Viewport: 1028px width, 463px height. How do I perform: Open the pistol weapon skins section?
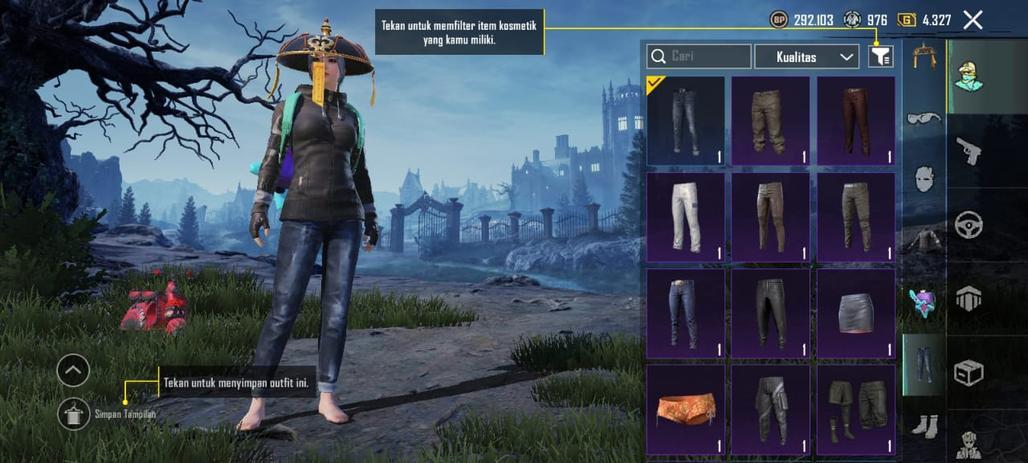(968, 151)
